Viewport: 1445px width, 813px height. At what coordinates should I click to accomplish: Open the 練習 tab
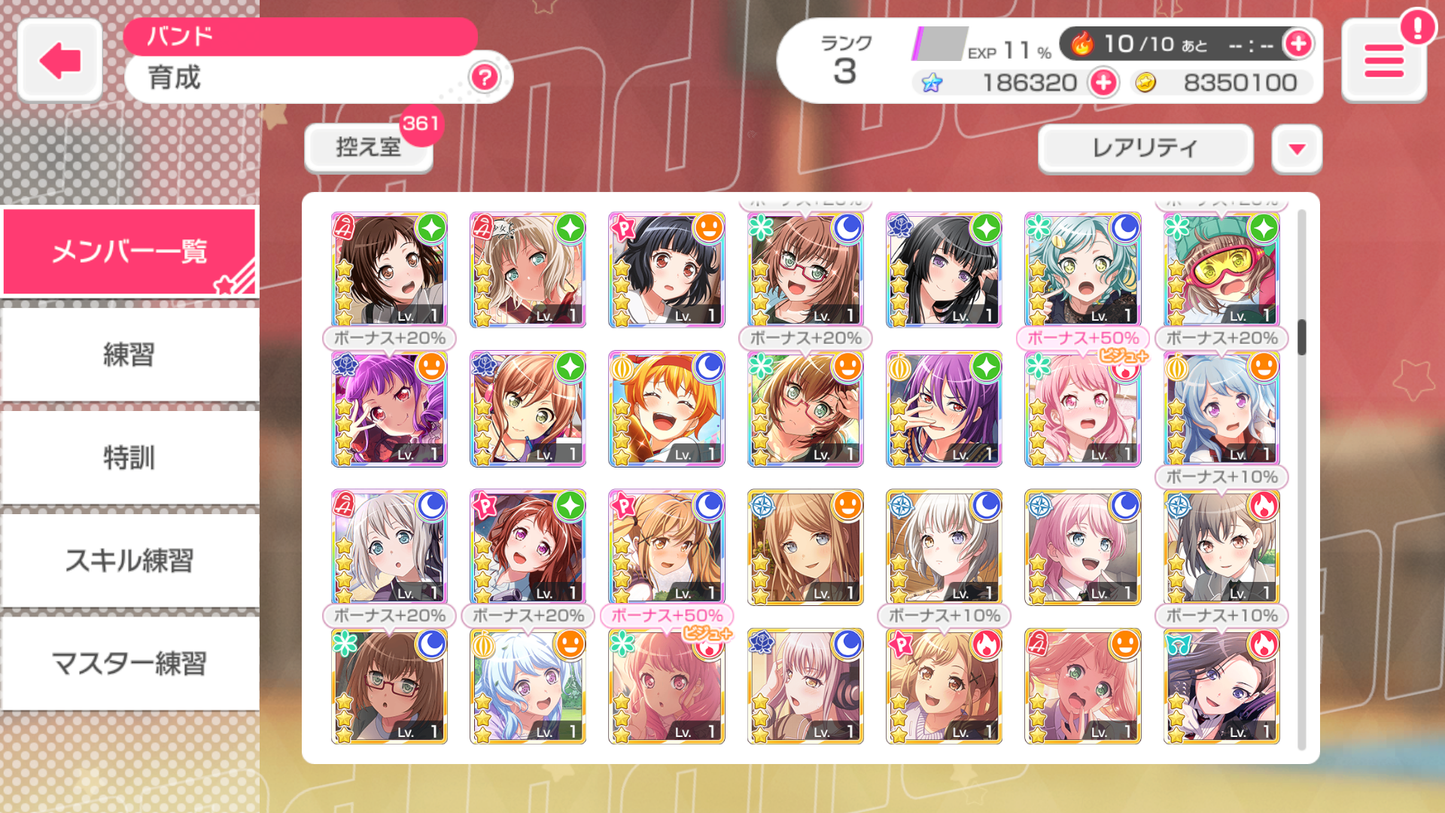point(129,353)
